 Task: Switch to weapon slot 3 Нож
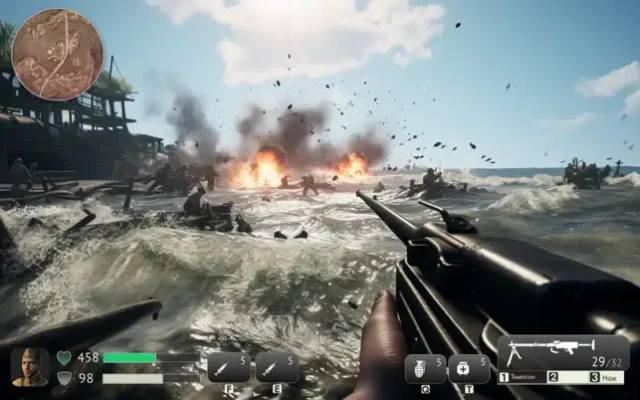click(x=608, y=377)
